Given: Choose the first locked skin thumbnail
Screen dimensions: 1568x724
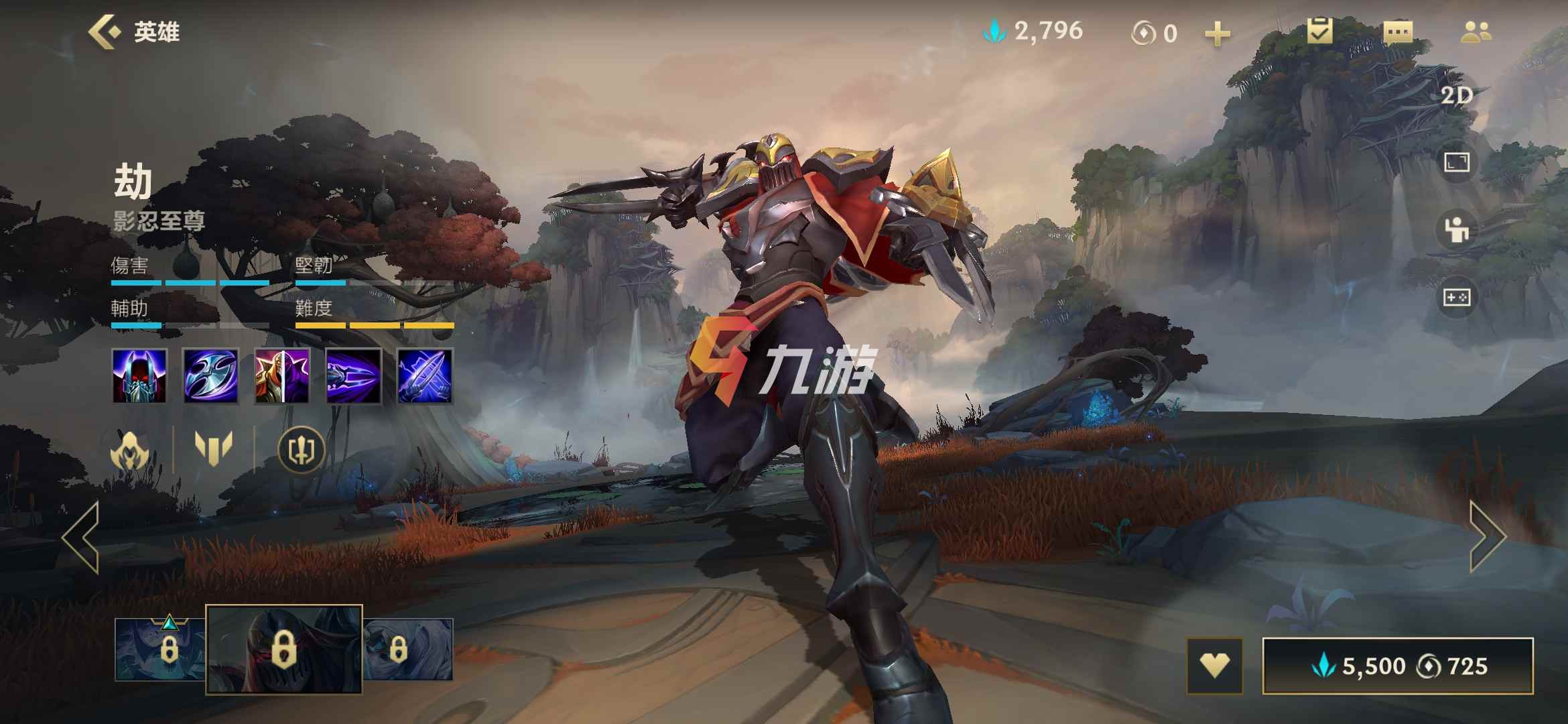Looking at the screenshot, I should point(161,649).
